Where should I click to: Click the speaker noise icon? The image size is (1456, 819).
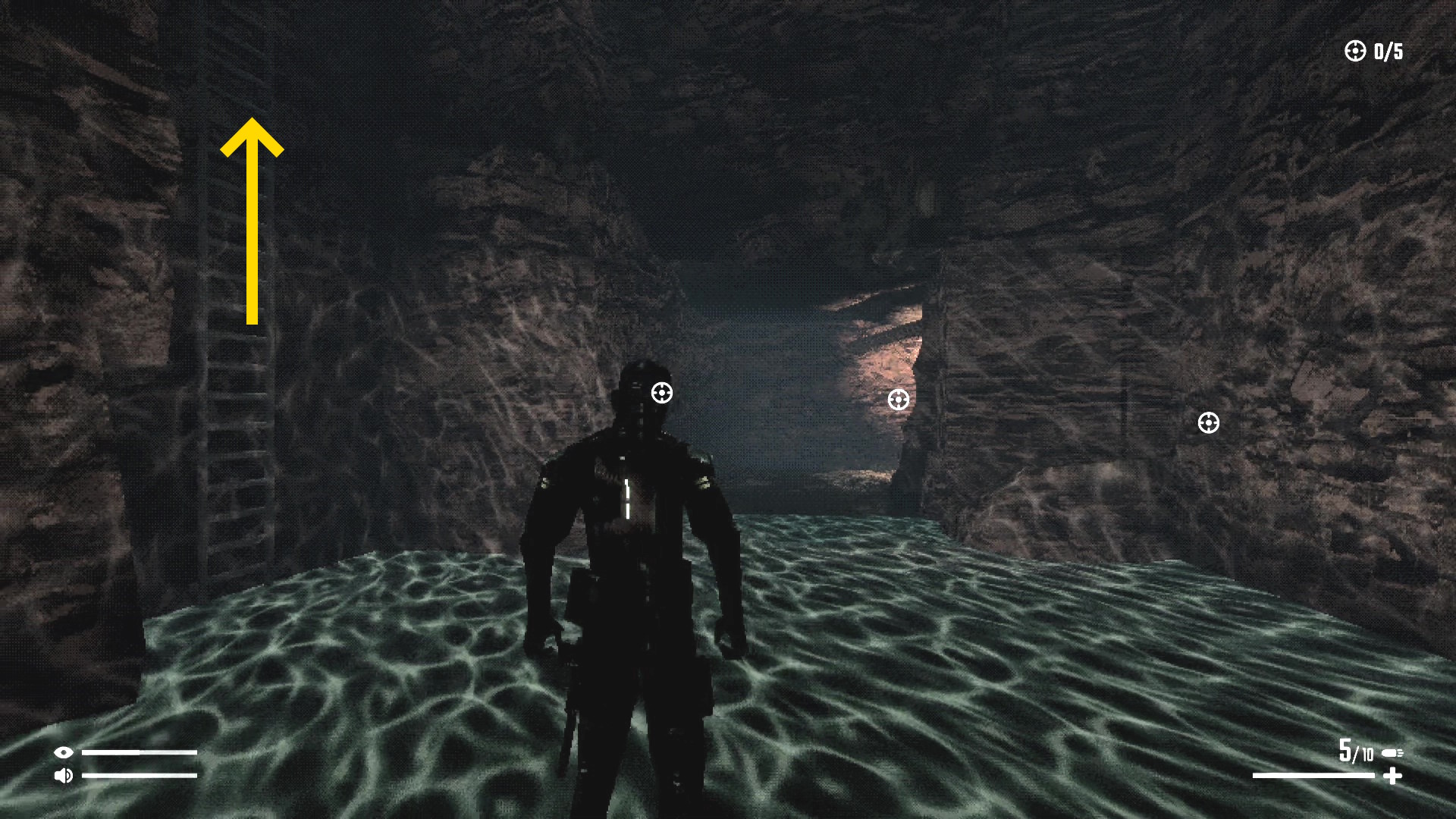(64, 775)
